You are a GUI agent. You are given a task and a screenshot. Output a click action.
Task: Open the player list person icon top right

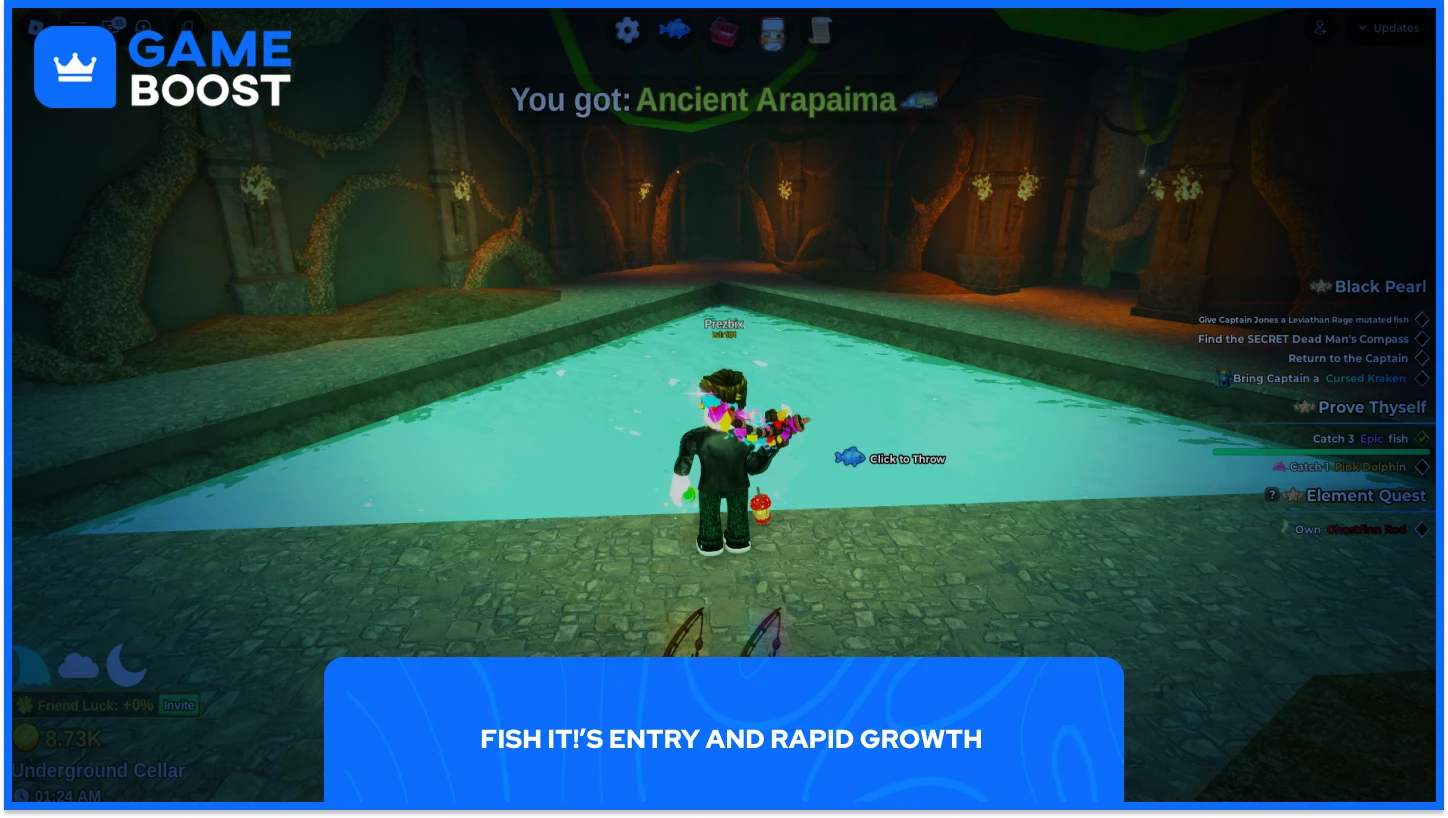coord(1320,29)
